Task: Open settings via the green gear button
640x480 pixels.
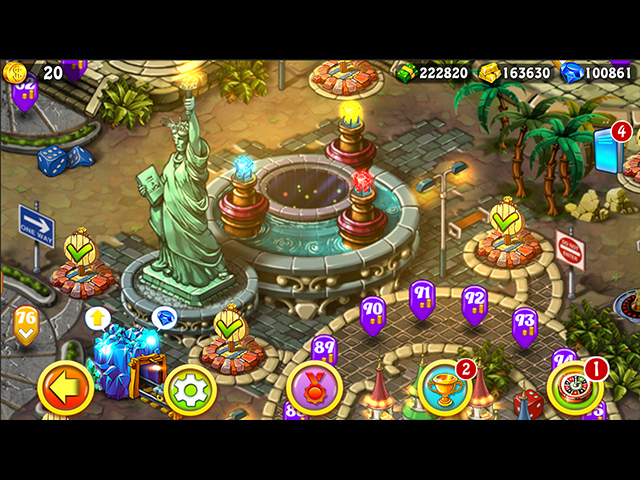Action: (x=191, y=389)
